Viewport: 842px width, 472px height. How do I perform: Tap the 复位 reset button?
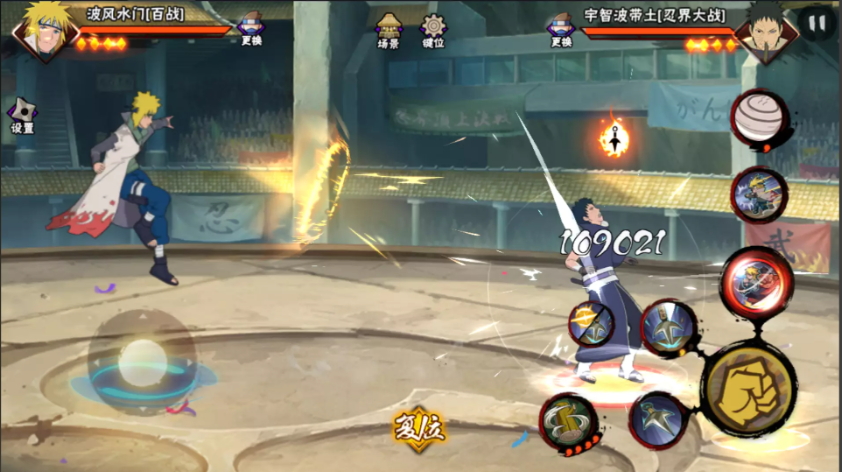point(420,430)
